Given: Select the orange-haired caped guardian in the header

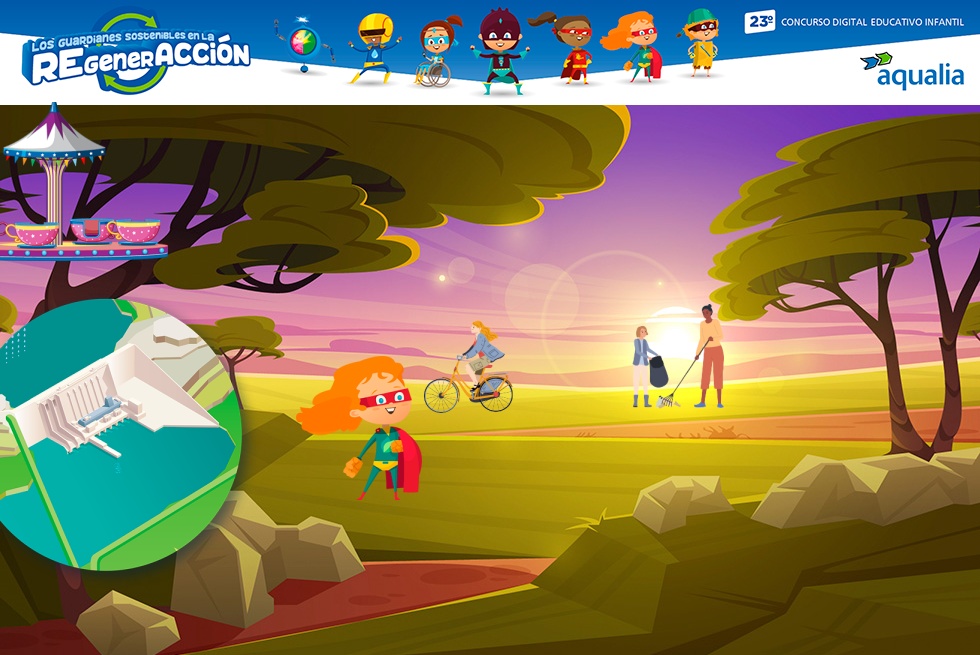Looking at the screenshot, I should (x=633, y=48).
